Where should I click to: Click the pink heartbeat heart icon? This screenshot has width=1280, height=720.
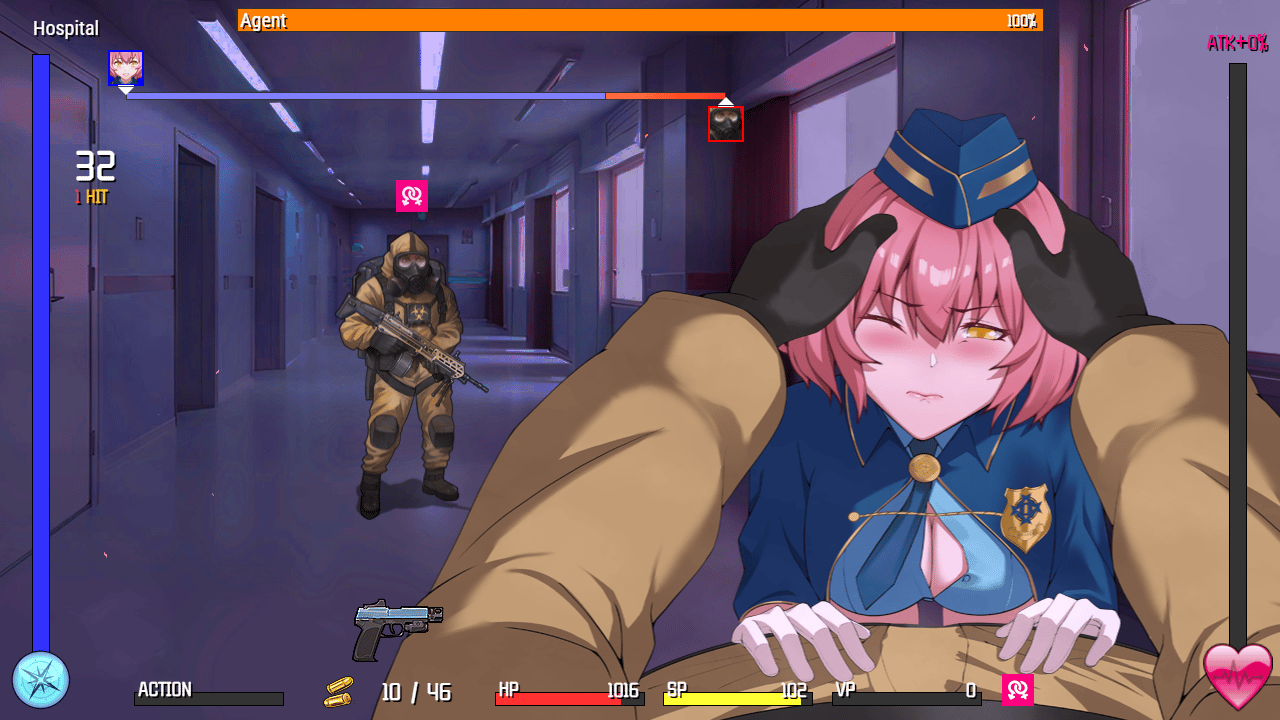1238,677
